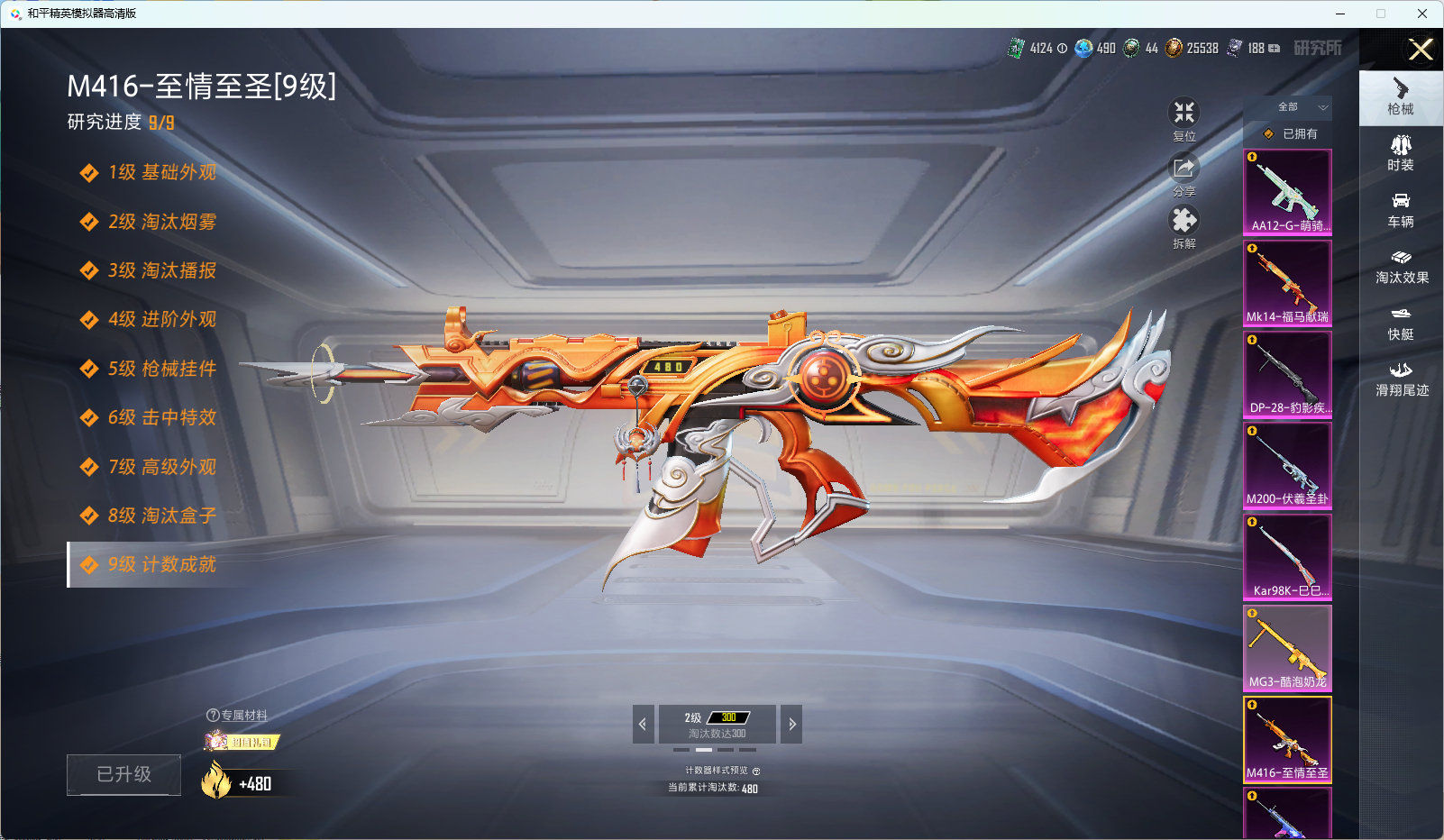This screenshot has width=1444, height=840.
Task: Choose the Mk14-福马献瑞 skin
Action: pyautogui.click(x=1287, y=283)
